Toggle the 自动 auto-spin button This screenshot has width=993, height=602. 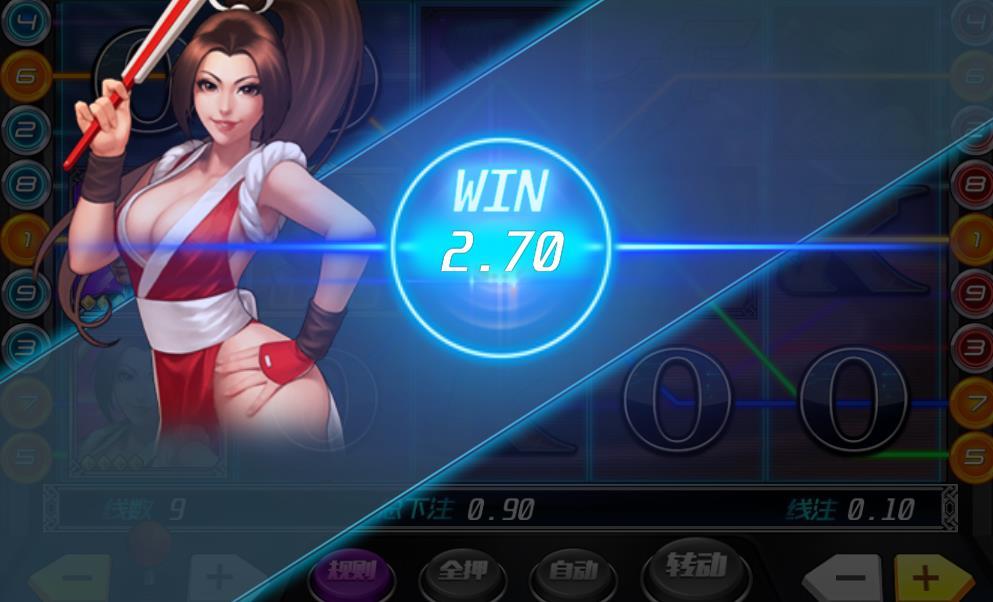[572, 573]
